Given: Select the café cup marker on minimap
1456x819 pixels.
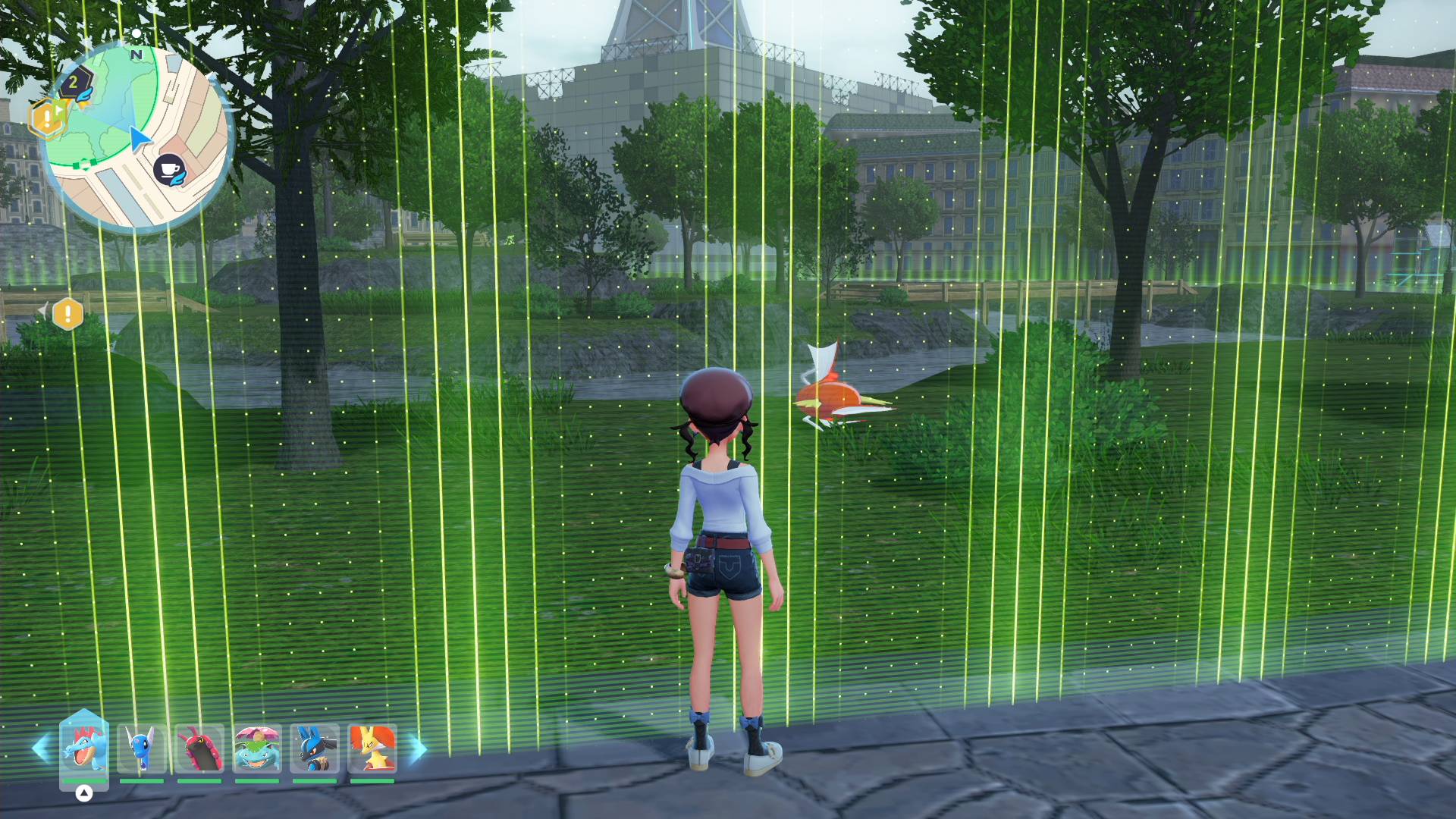Looking at the screenshot, I should coord(169,169).
